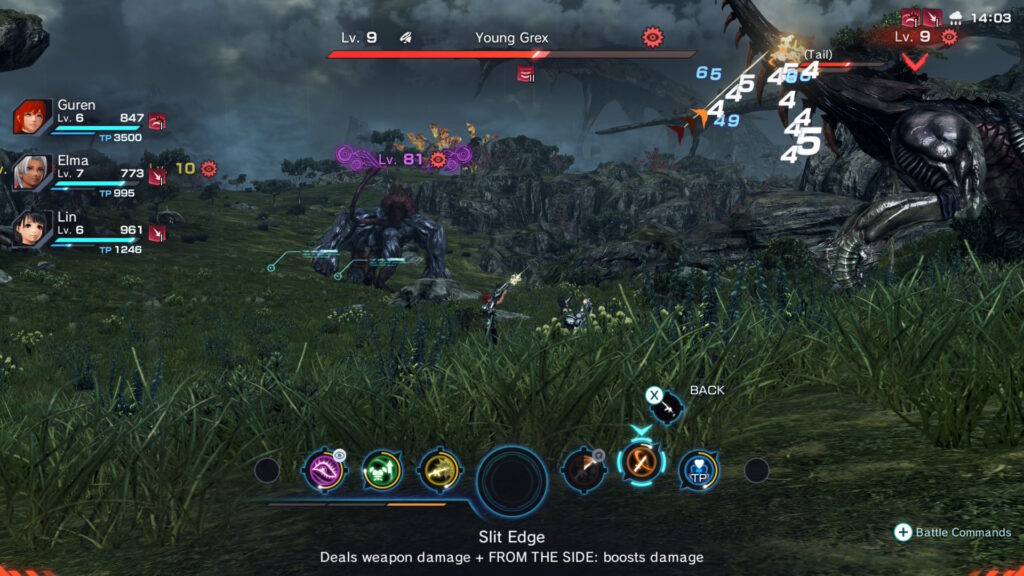Choose the dark orange art on cooldown
Screen dimensions: 1024x576
582,469
